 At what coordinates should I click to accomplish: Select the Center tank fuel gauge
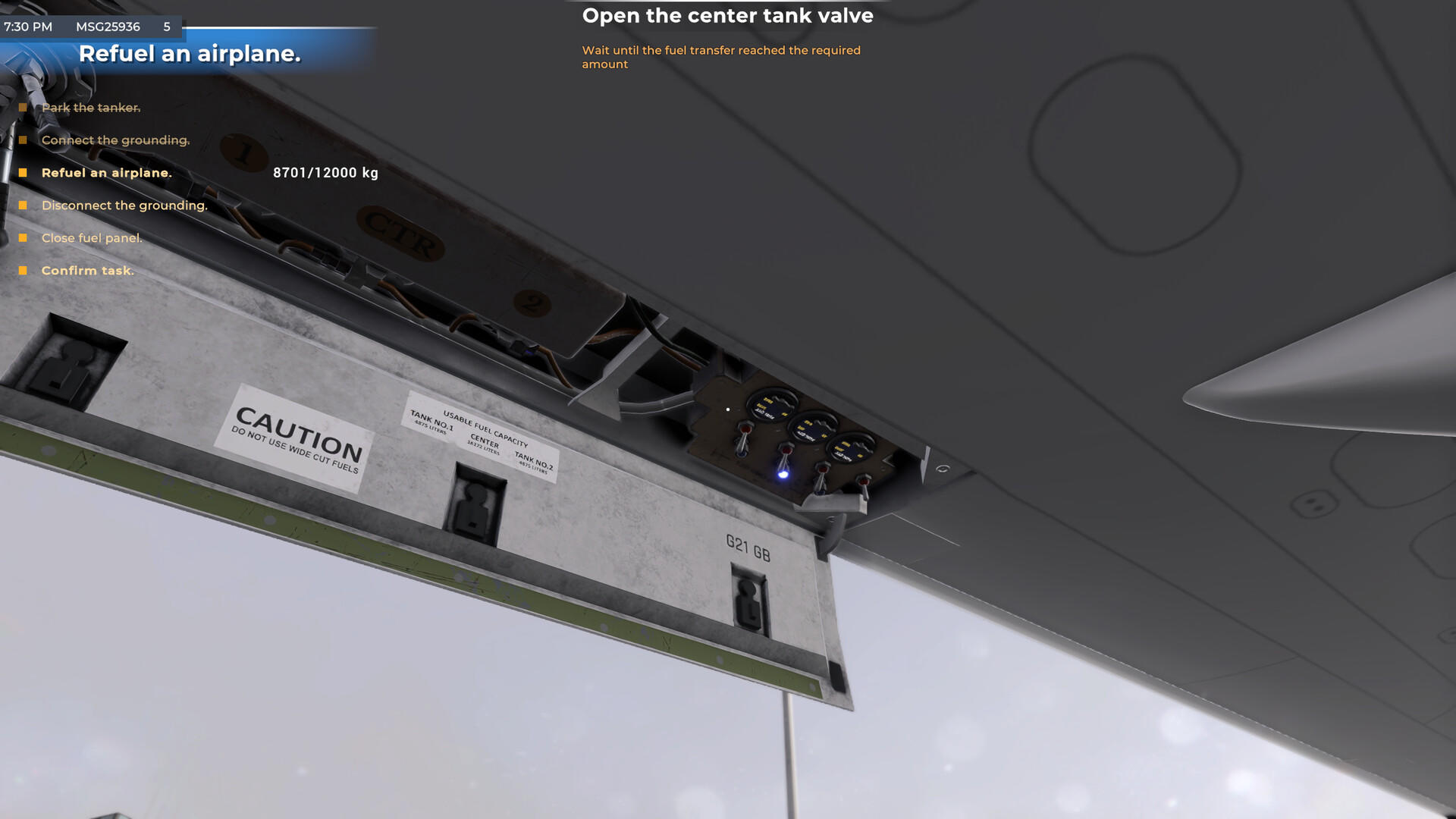coord(814,429)
